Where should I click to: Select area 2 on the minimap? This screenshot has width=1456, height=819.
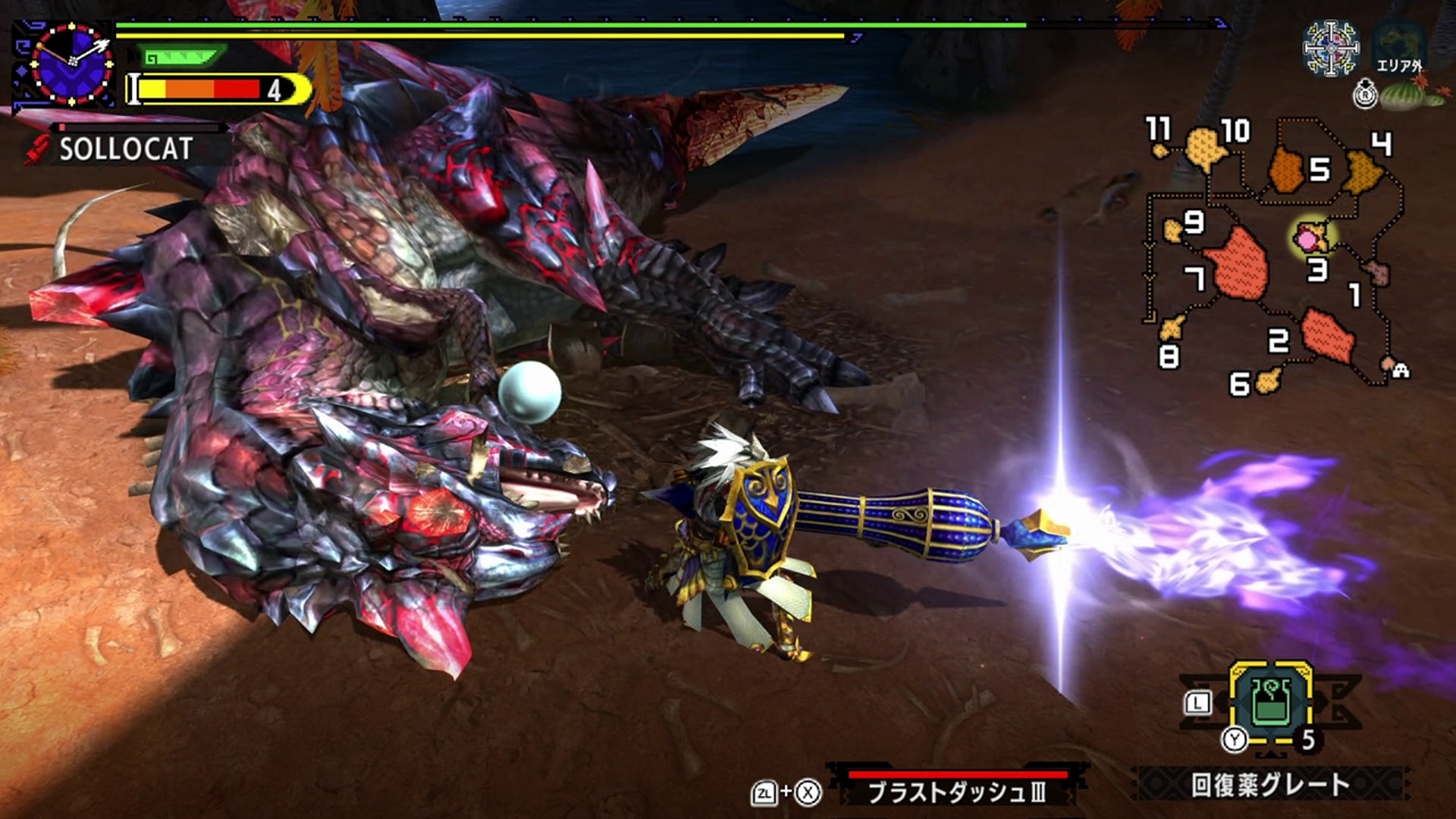coord(1327,334)
